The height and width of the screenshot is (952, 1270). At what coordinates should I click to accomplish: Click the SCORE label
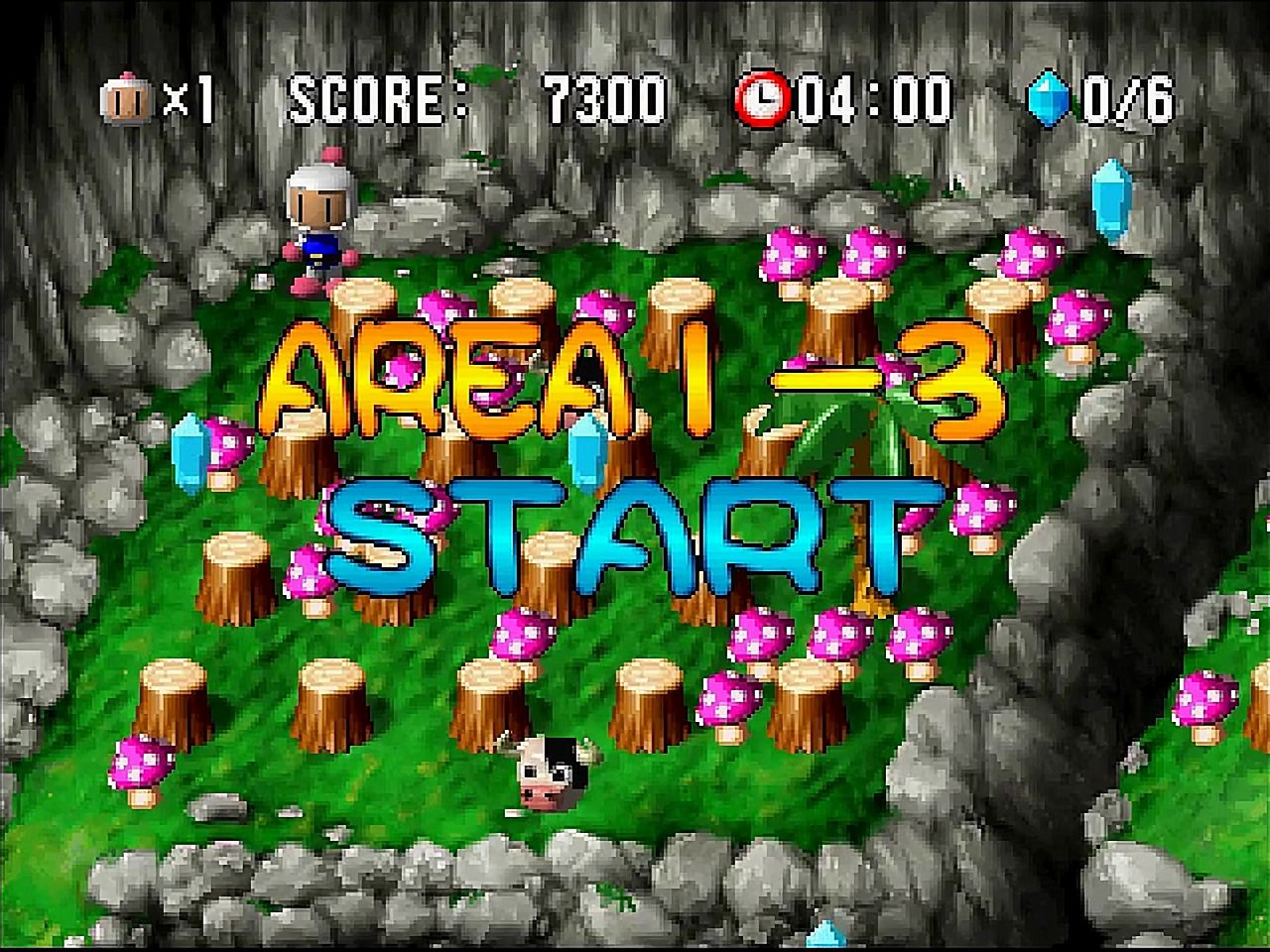coord(377,97)
